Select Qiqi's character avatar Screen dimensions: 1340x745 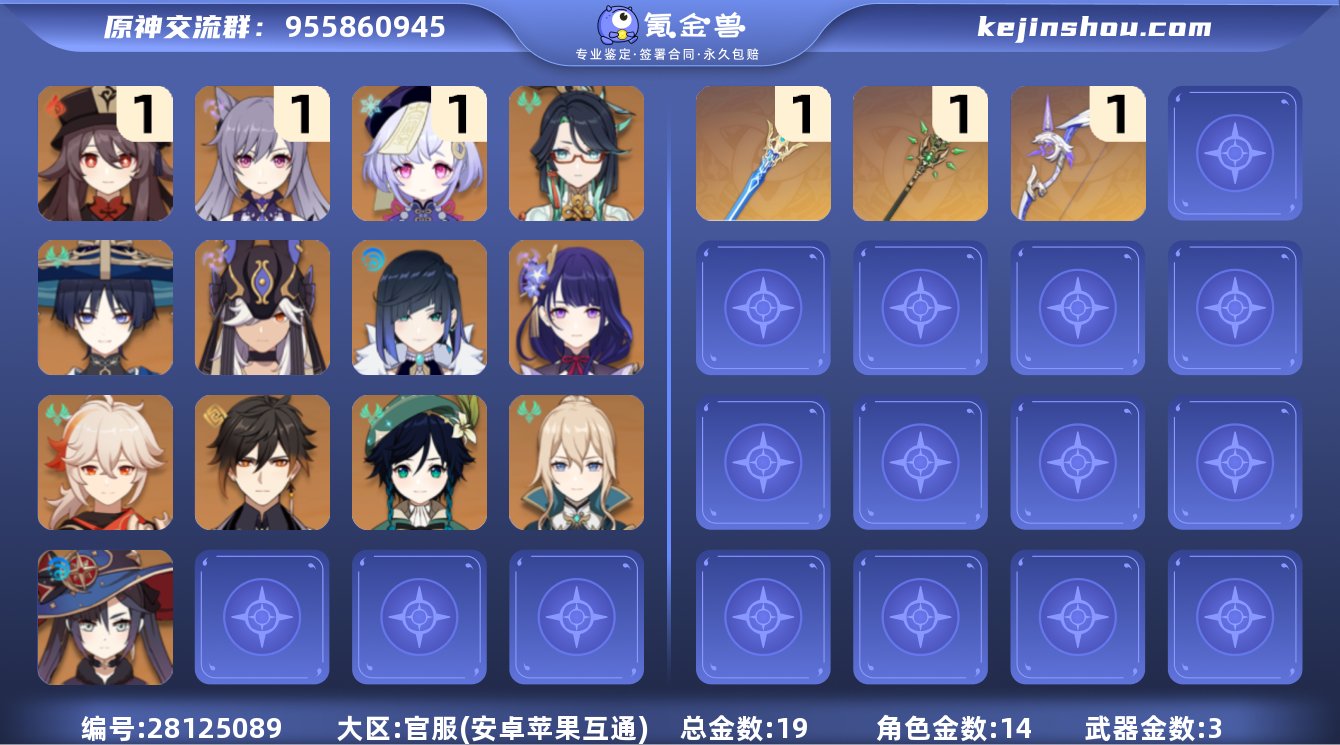[419, 154]
